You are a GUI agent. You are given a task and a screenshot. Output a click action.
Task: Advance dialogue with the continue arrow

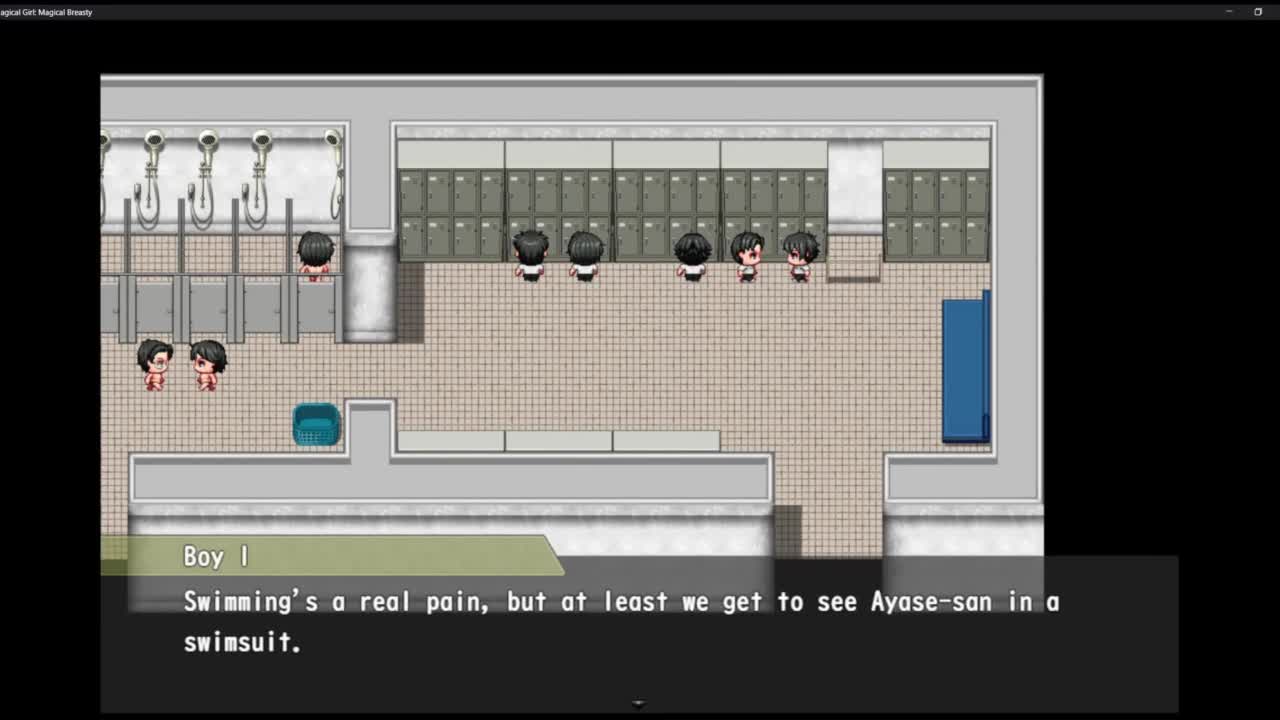pos(639,704)
